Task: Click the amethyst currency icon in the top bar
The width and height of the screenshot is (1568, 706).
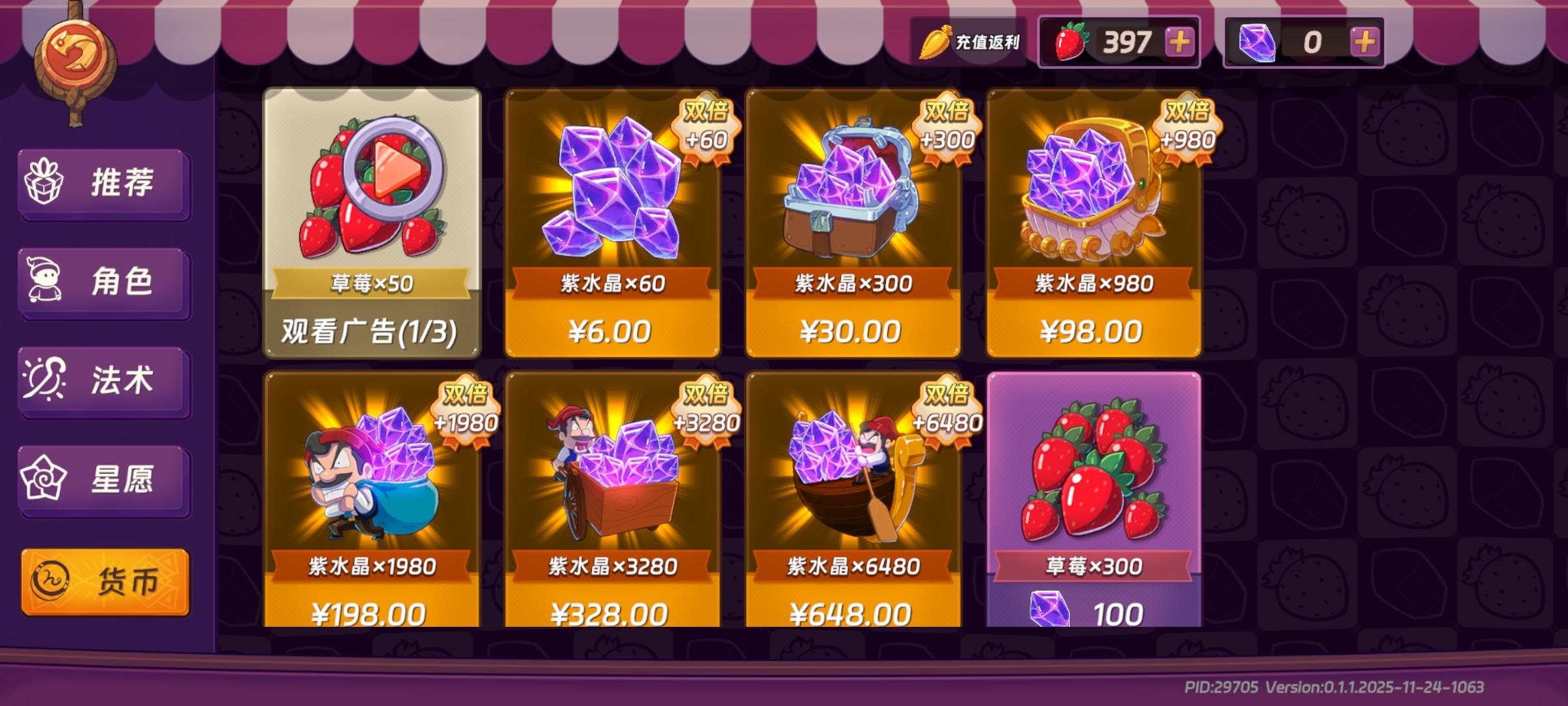Action: click(1258, 41)
